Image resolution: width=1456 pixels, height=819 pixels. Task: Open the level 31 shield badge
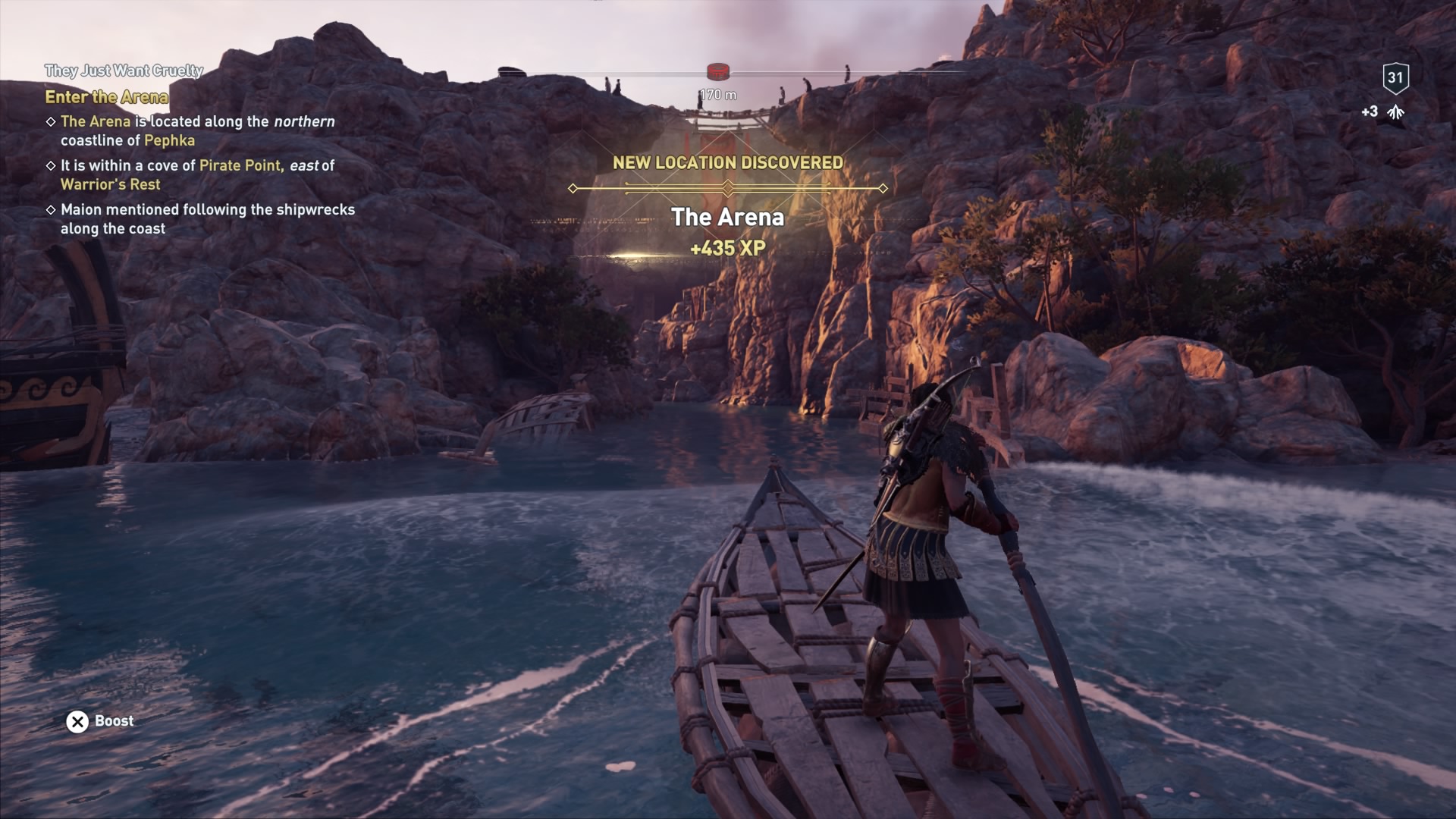point(1395,77)
